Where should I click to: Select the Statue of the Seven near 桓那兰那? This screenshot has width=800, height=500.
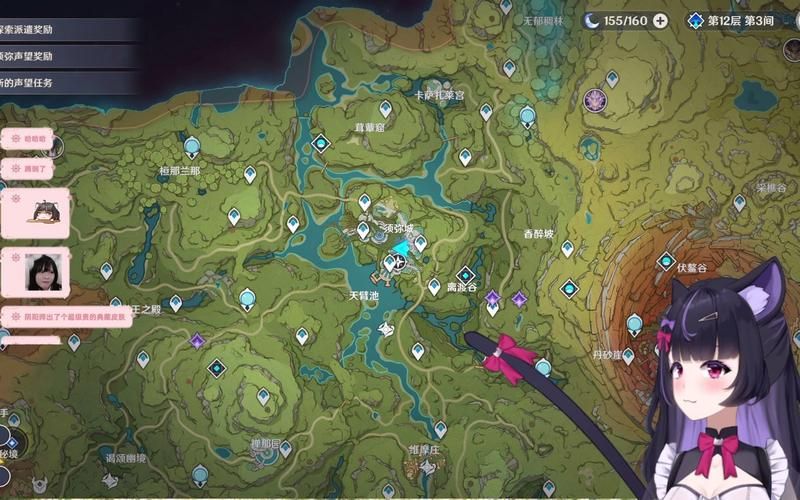[x=192, y=147]
